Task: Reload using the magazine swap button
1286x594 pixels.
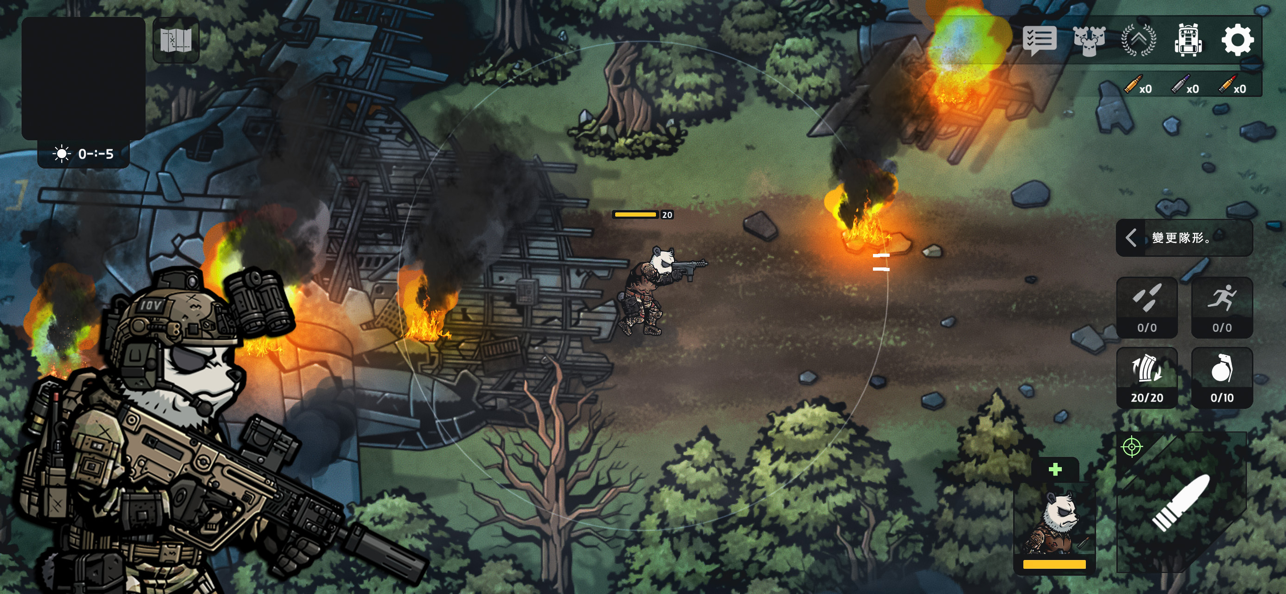Action: 1147,377
